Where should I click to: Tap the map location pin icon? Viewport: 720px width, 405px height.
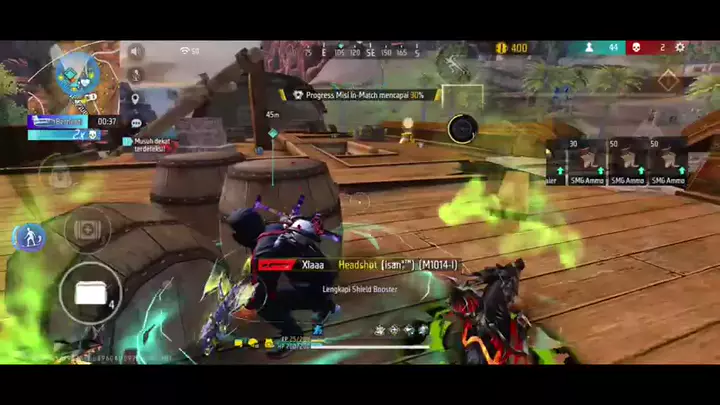(135, 98)
